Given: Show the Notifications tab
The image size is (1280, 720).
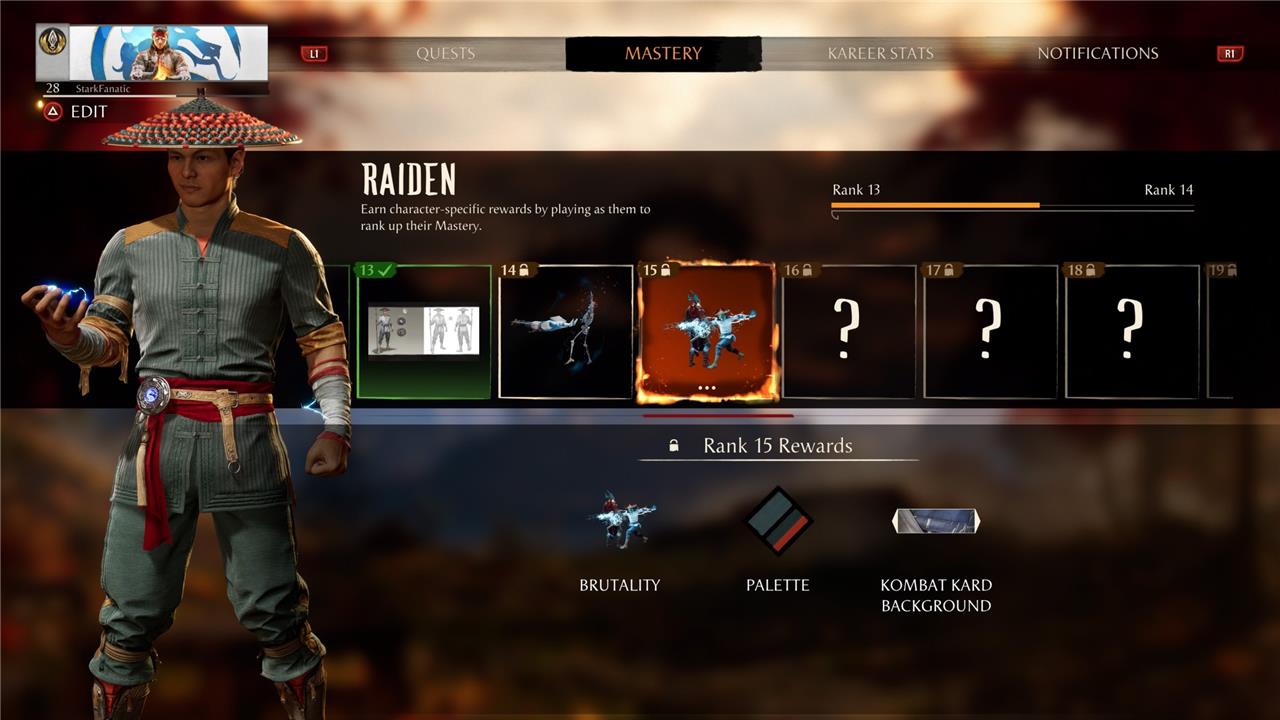Looking at the screenshot, I should click(1097, 54).
